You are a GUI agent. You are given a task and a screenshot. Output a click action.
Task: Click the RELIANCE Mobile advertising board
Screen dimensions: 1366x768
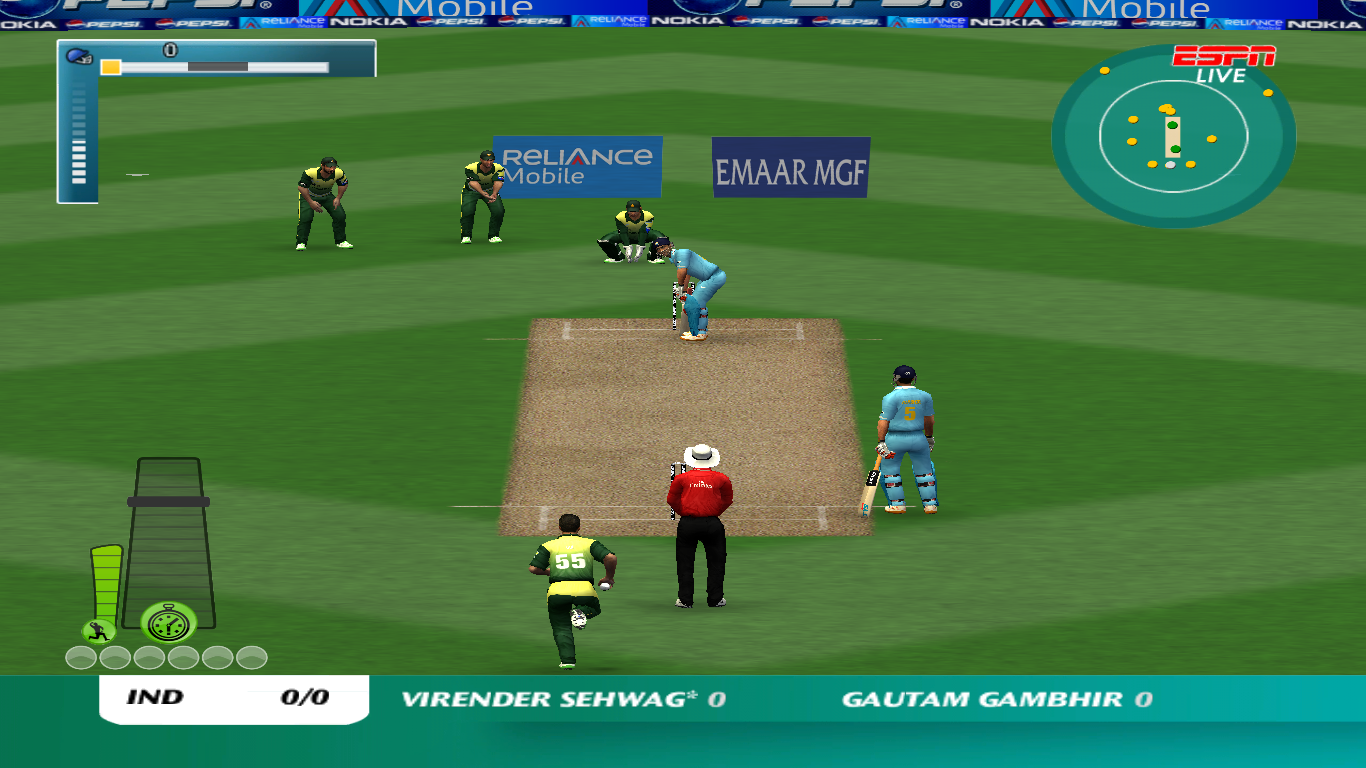(577, 166)
